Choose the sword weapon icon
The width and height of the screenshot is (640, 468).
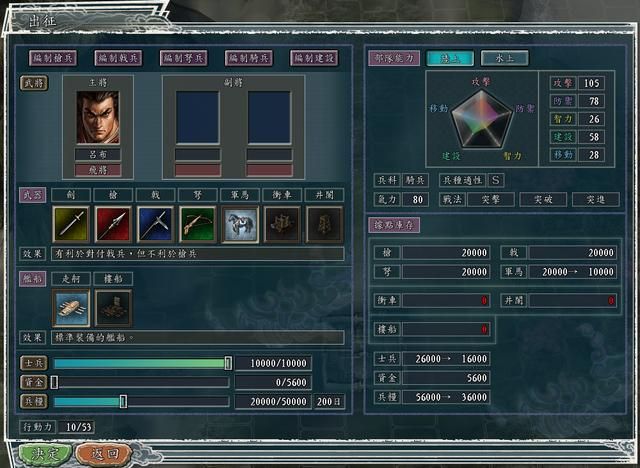[70, 224]
